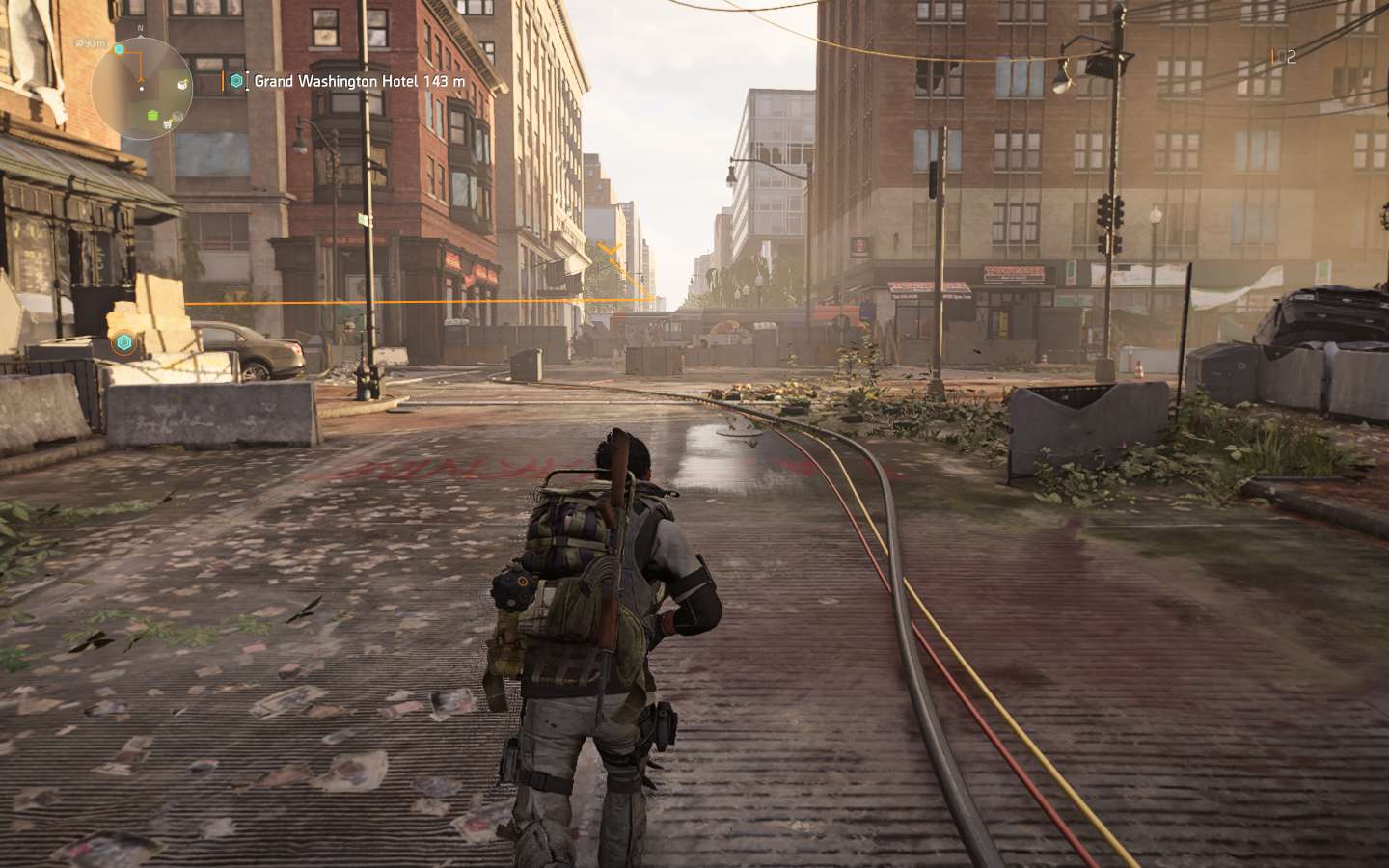Open the circular minimap
This screenshot has width=1389, height=868.
(x=142, y=91)
